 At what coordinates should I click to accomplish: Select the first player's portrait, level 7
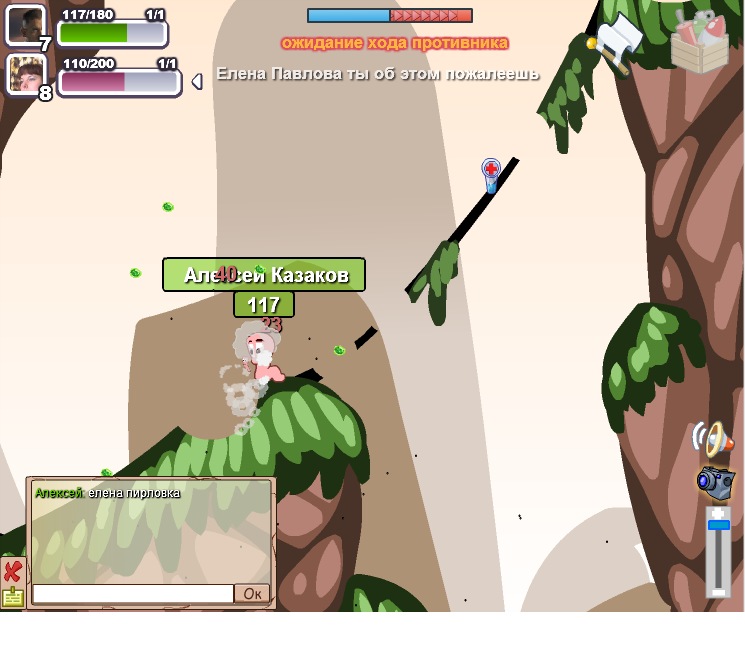pyautogui.click(x=26, y=26)
